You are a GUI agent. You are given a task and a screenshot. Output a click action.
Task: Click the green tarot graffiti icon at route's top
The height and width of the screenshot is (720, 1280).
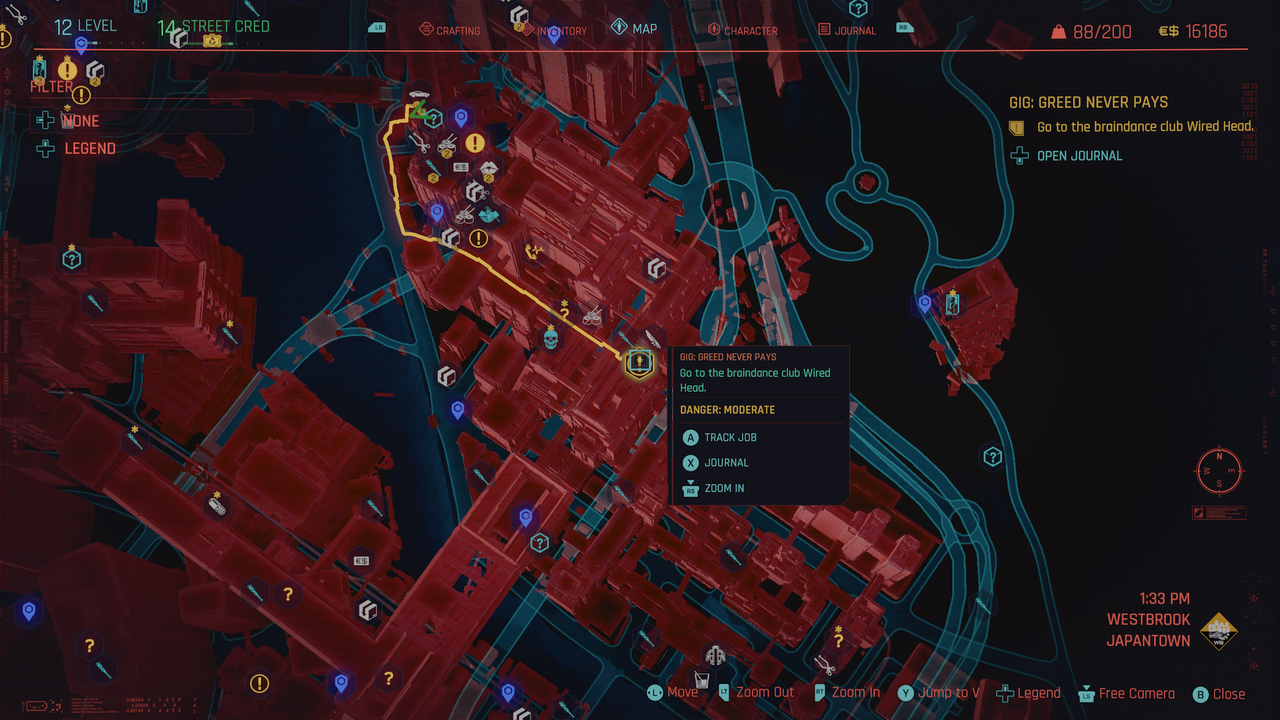click(x=417, y=113)
